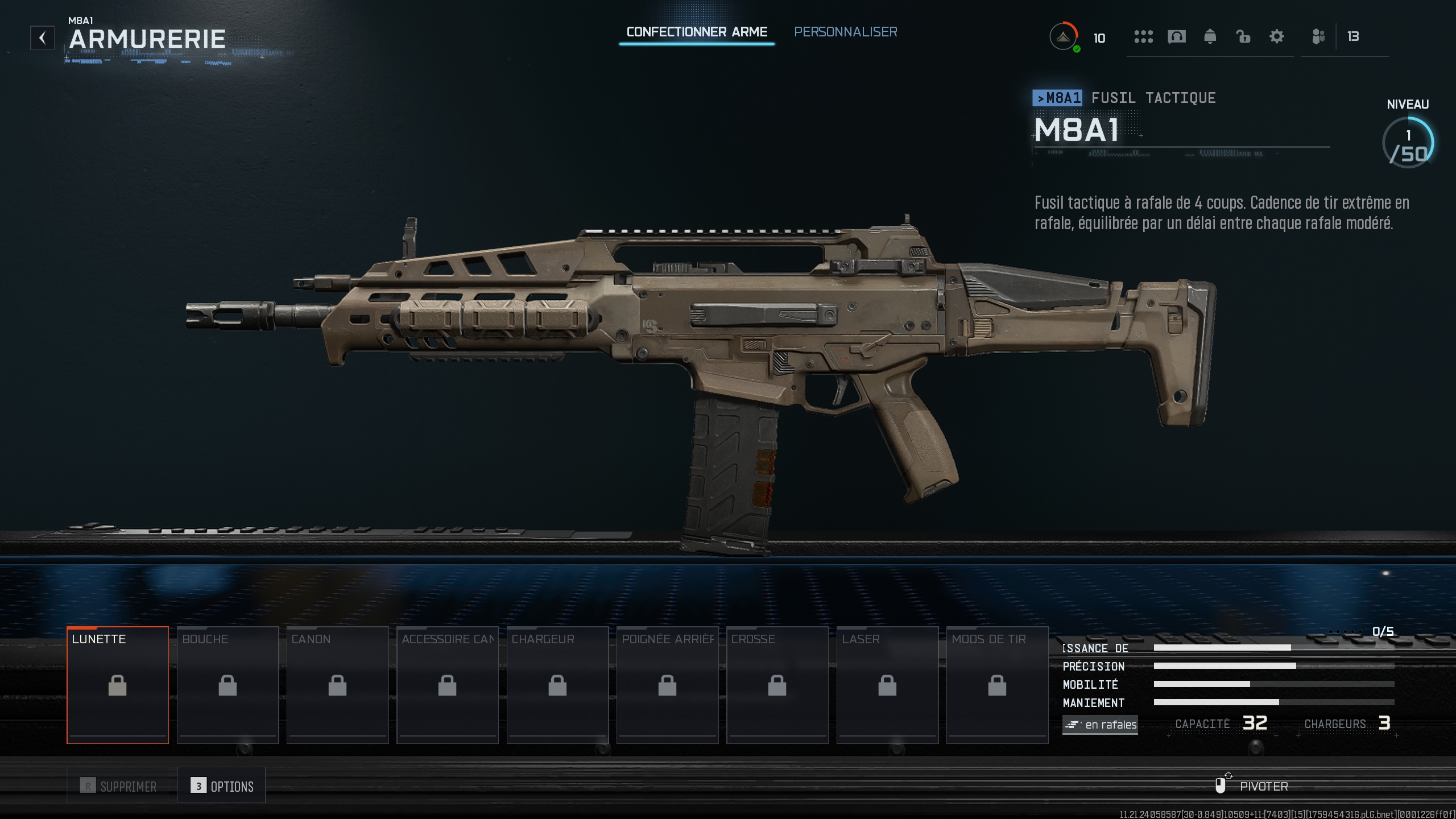Open the MODS DE TIR slot
Viewport: 1456px width, 819px height.
click(x=996, y=684)
